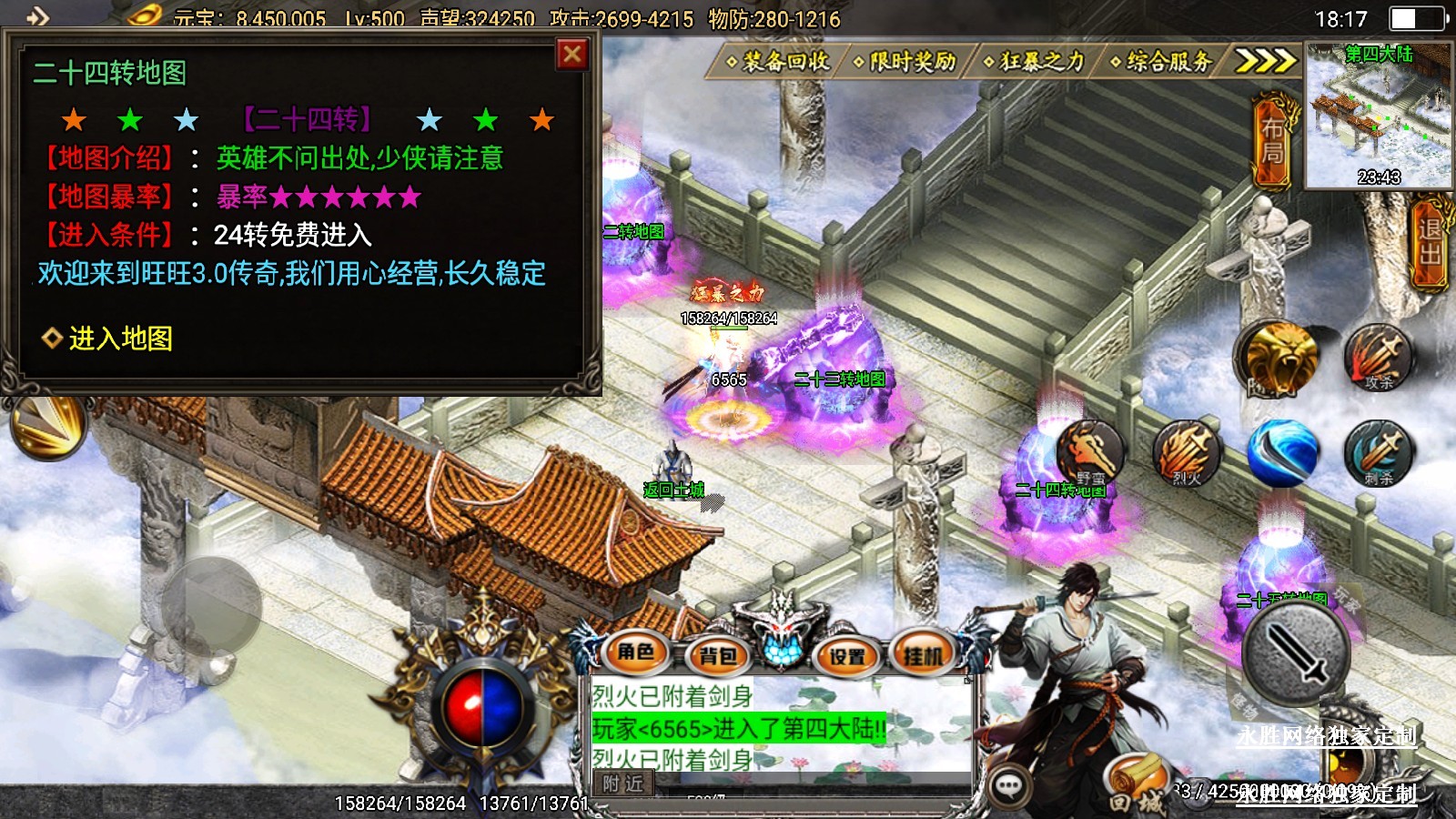Tap the large sword attack button
Image resolution: width=1456 pixels, height=819 pixels.
click(x=1296, y=652)
